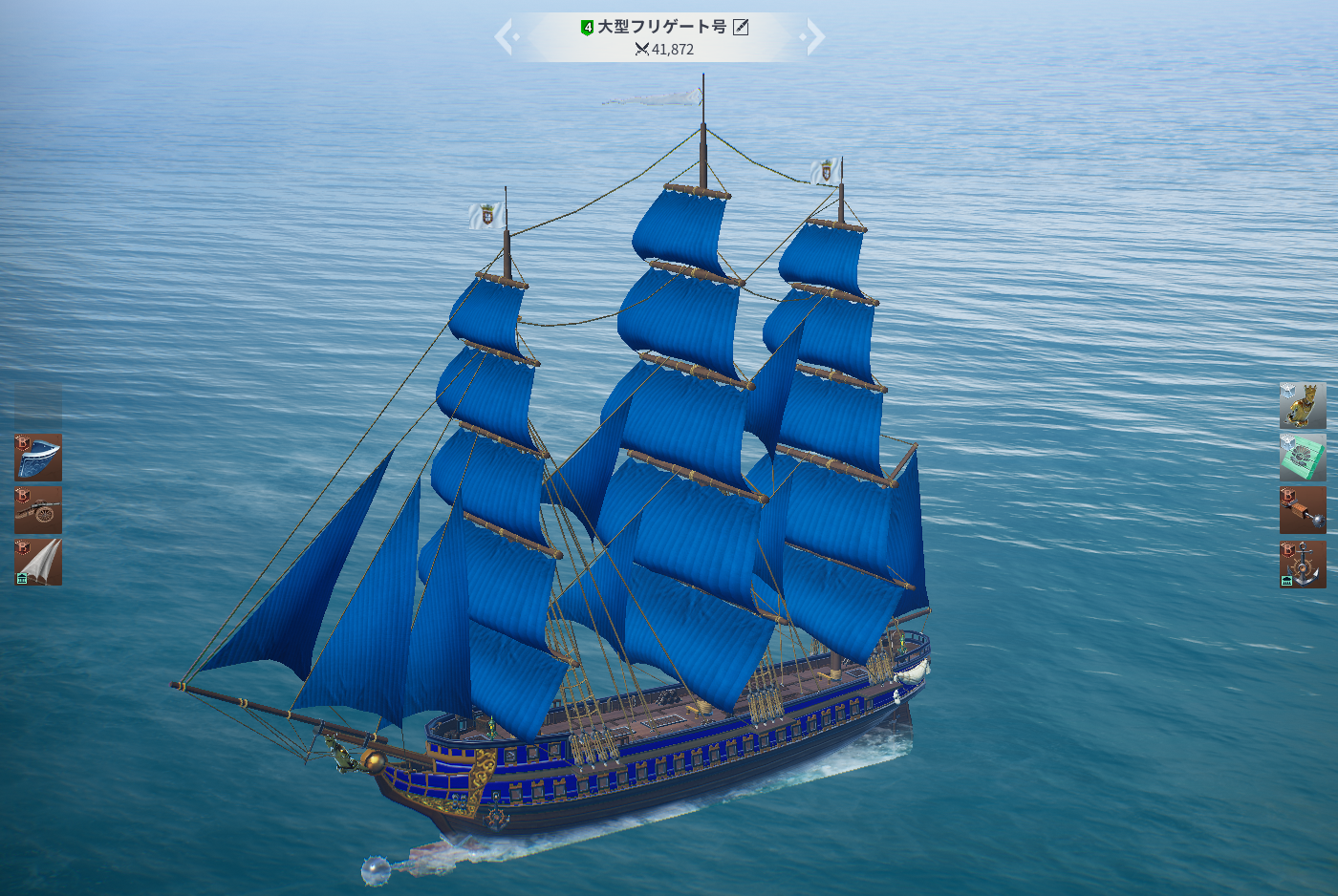Open the green engraved plate item slot
This screenshot has width=1338, height=896.
coord(1303,458)
